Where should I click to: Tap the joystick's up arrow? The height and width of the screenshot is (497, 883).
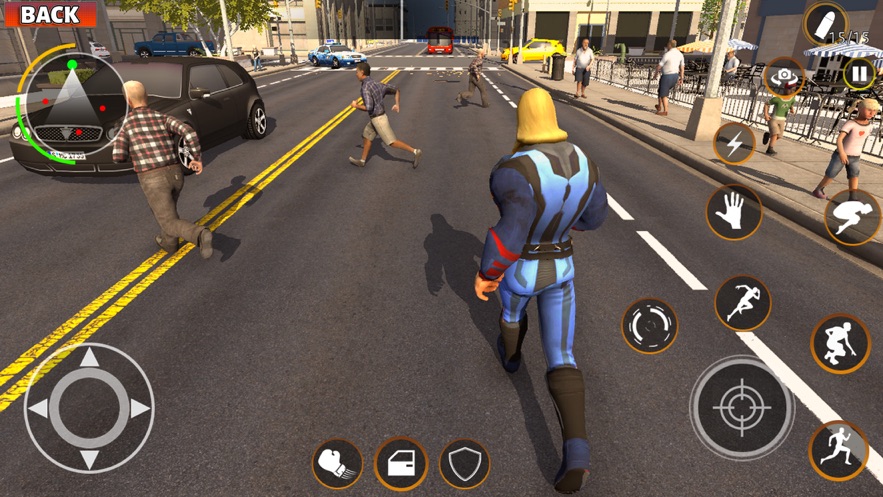pyautogui.click(x=89, y=359)
